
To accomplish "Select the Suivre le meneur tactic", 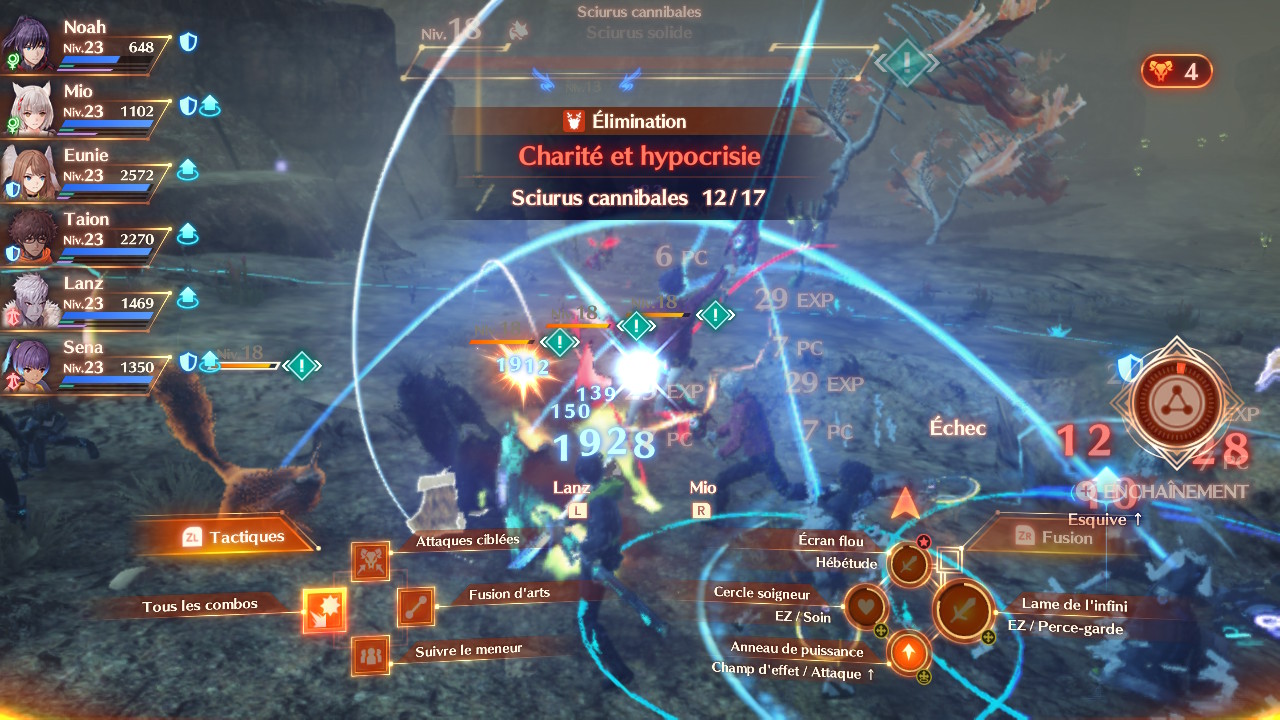I will point(370,655).
